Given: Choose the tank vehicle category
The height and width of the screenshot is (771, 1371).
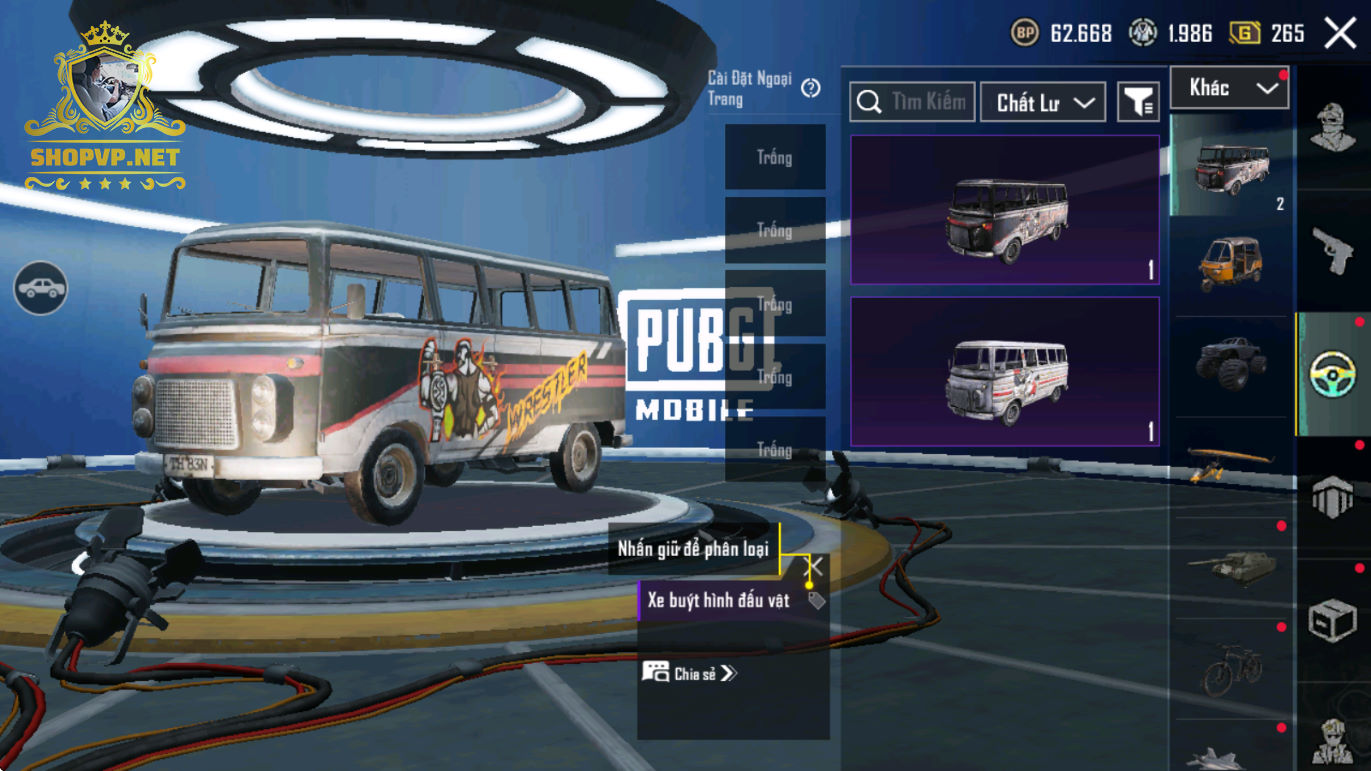Looking at the screenshot, I should (x=1231, y=566).
